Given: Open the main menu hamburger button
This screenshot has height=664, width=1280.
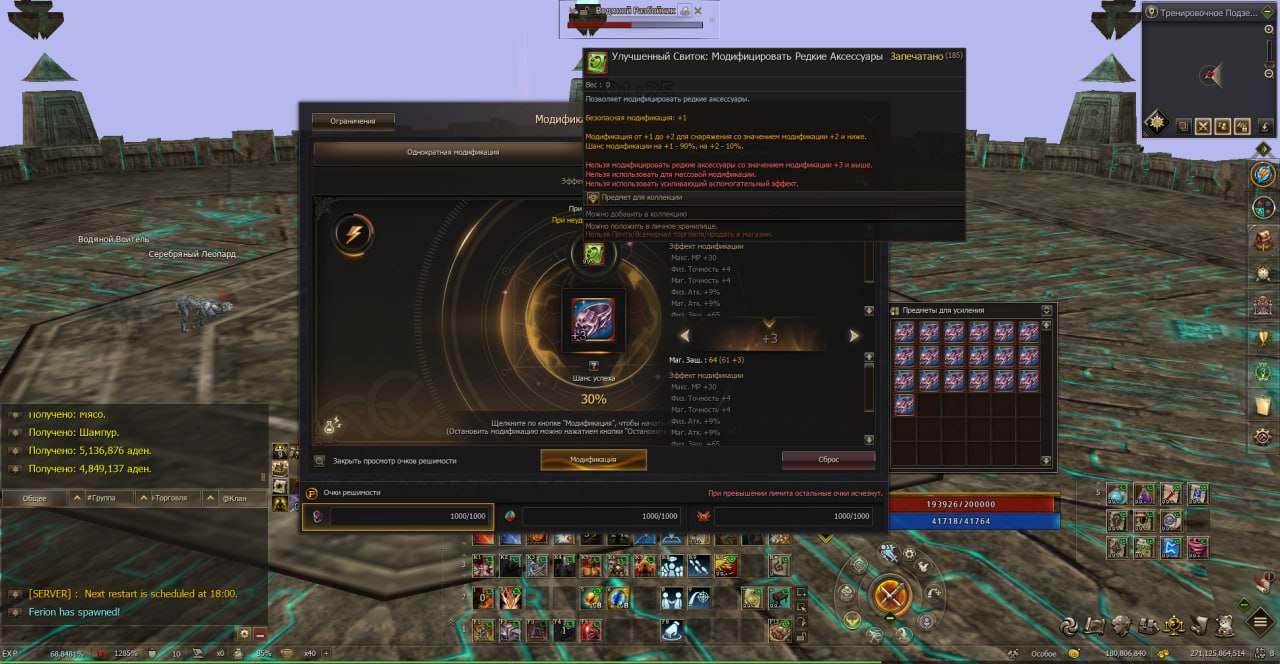Looking at the screenshot, I should tap(1263, 624).
